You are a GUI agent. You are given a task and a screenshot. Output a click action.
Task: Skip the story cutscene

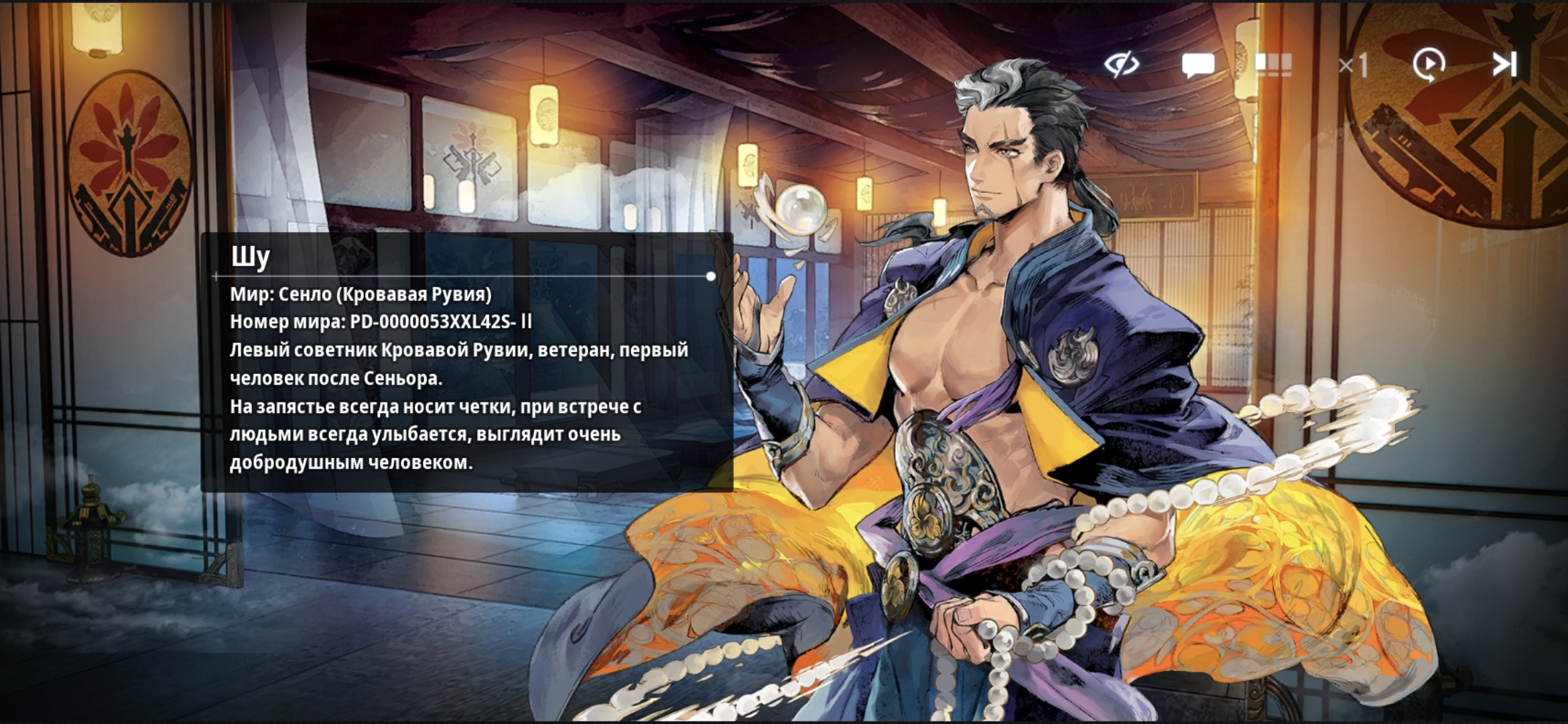click(1504, 65)
